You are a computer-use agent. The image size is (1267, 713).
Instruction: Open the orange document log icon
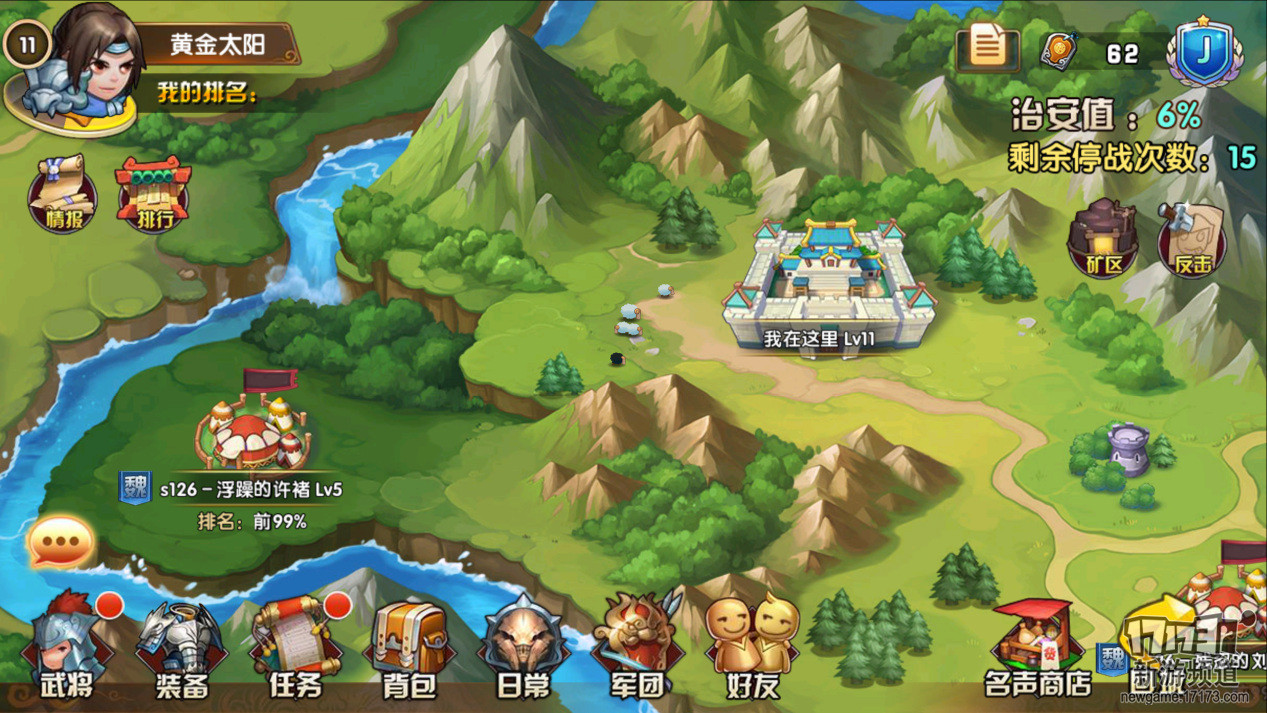(x=988, y=47)
